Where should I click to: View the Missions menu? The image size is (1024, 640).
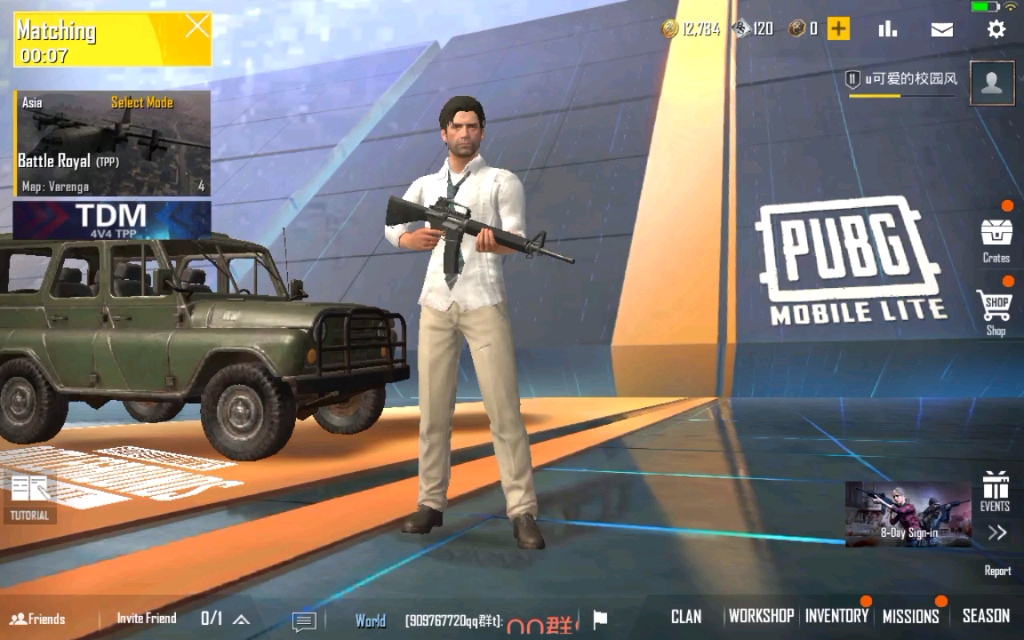point(910,616)
